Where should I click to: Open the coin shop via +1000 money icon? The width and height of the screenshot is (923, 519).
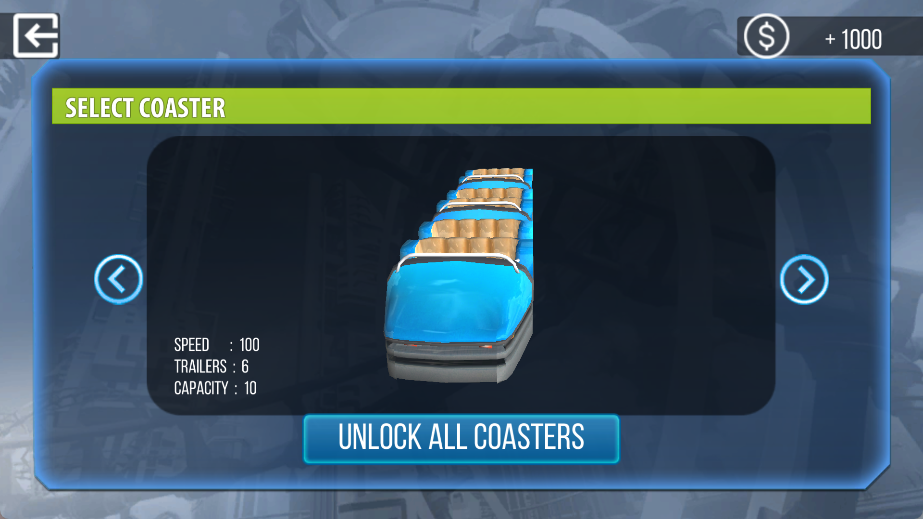coord(767,38)
